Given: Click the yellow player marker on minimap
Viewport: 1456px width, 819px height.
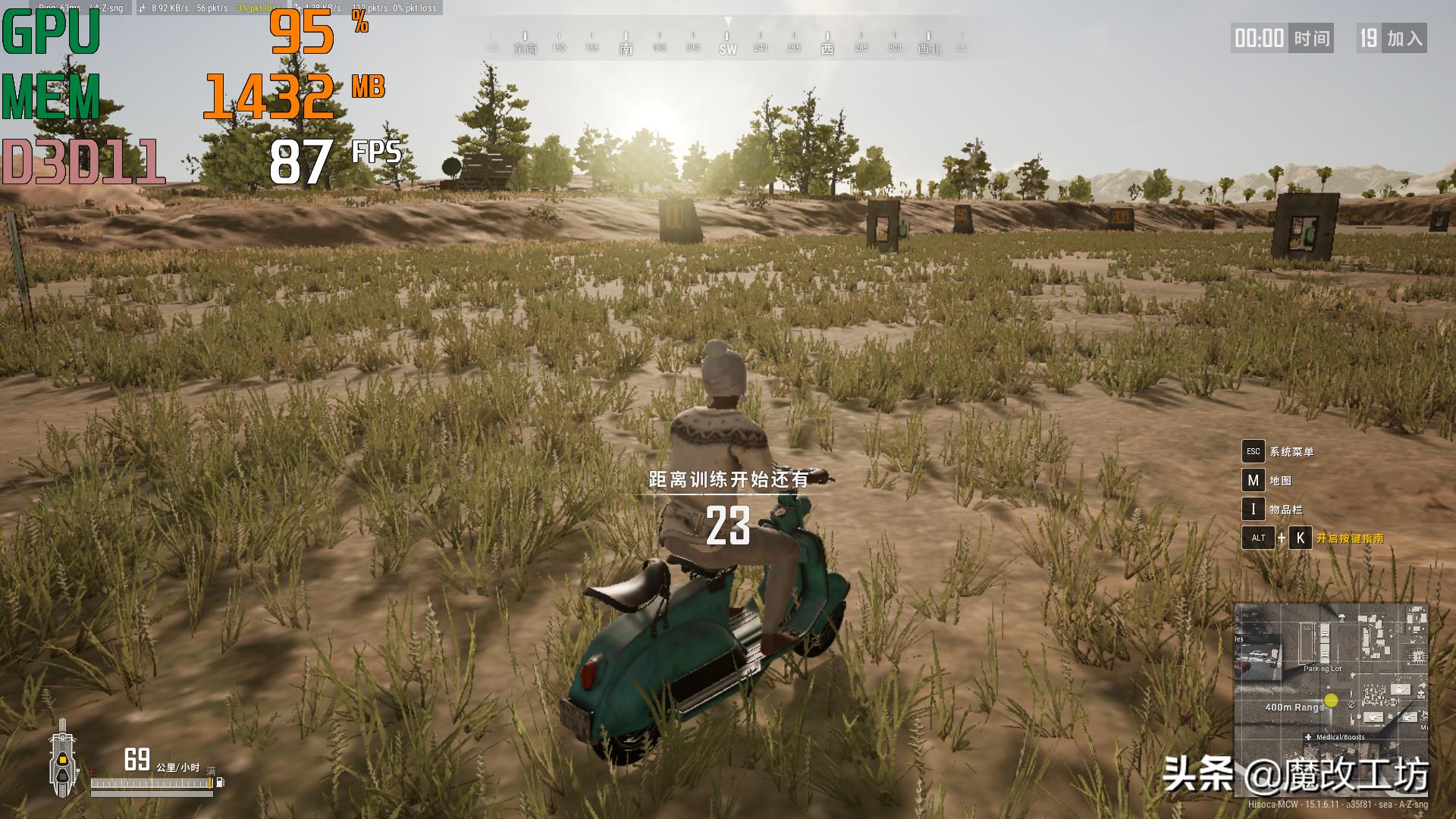Looking at the screenshot, I should pos(1330,700).
